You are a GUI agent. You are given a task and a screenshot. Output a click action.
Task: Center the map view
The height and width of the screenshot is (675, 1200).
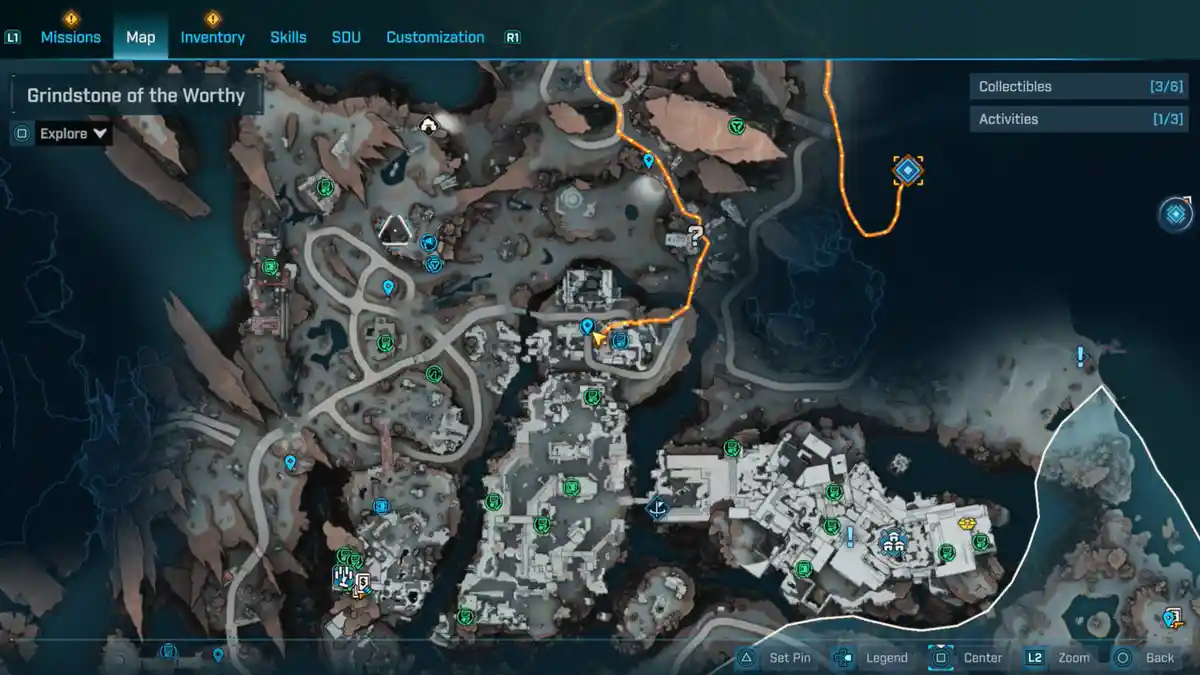click(x=970, y=658)
